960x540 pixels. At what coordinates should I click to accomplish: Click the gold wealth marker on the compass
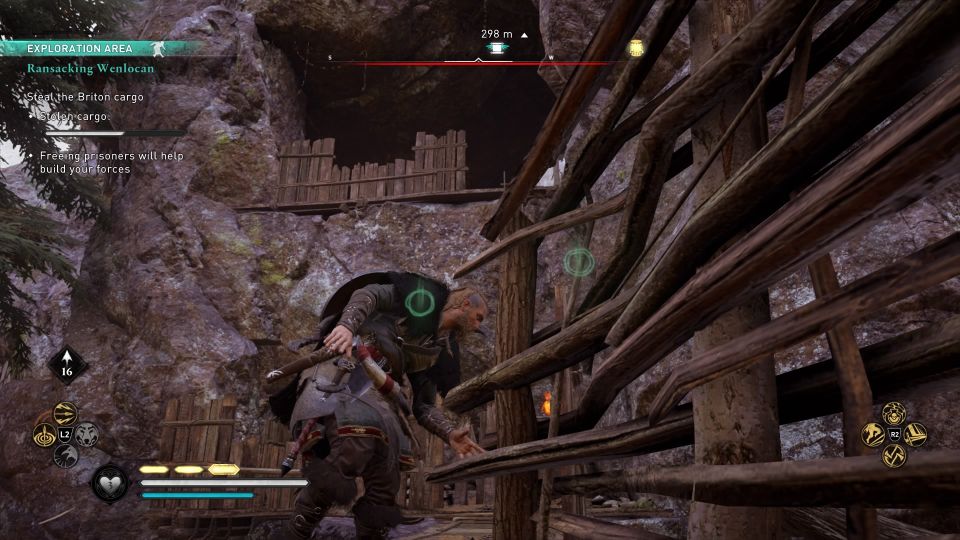[635, 47]
